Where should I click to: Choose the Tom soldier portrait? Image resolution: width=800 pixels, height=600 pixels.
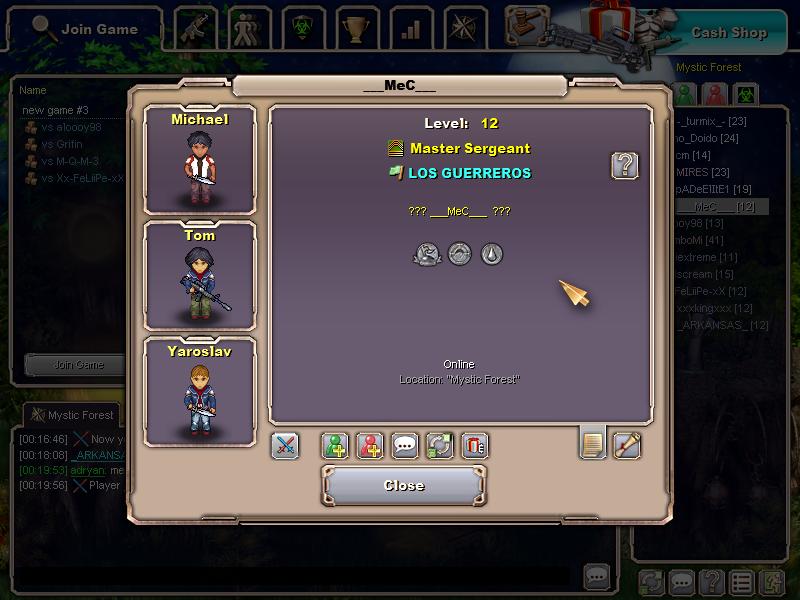pos(200,276)
